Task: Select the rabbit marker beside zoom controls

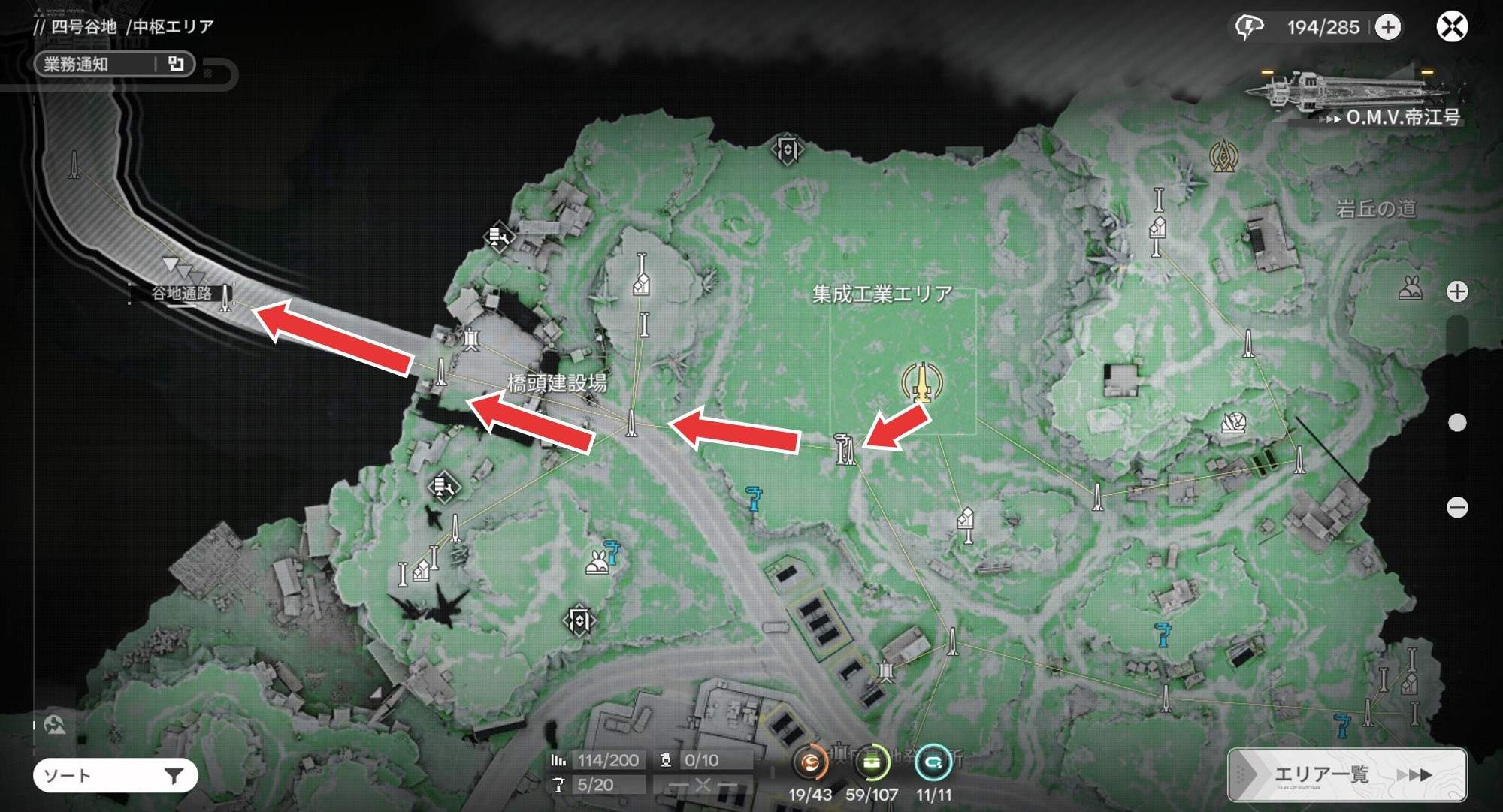Action: pos(1411,288)
